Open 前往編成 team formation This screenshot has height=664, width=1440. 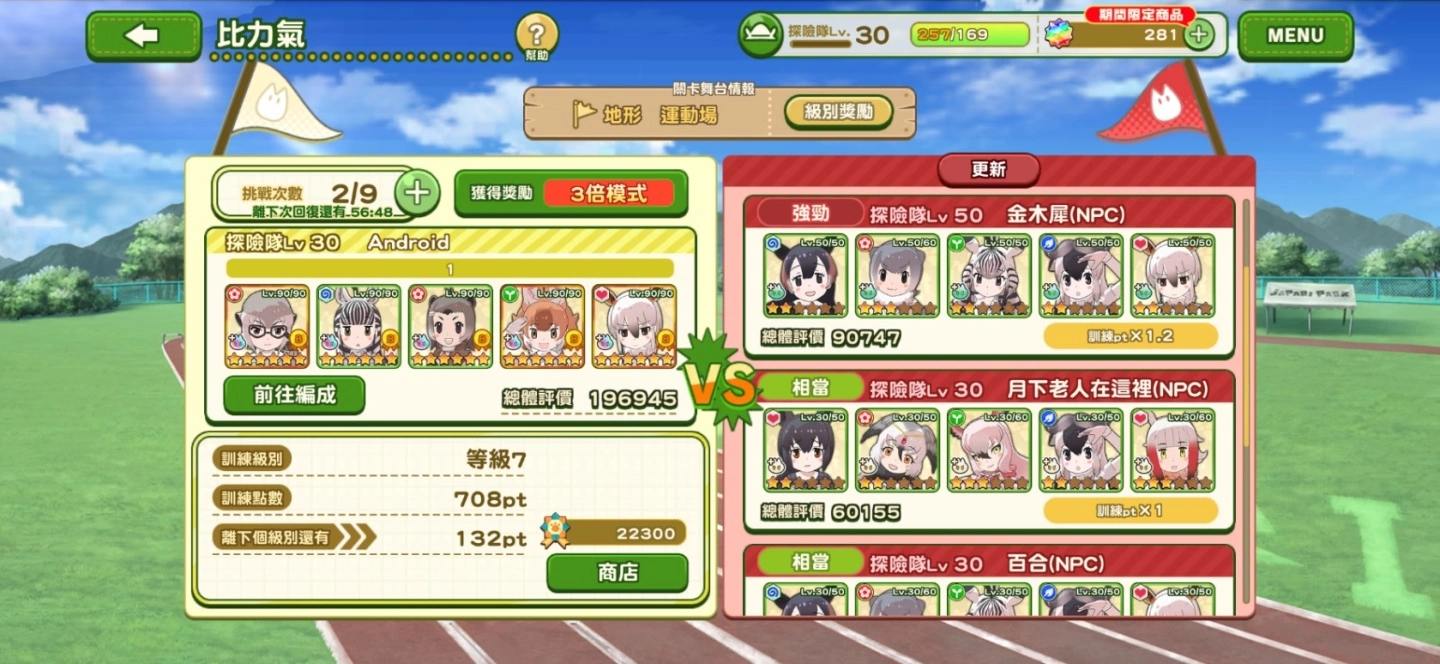coord(294,395)
